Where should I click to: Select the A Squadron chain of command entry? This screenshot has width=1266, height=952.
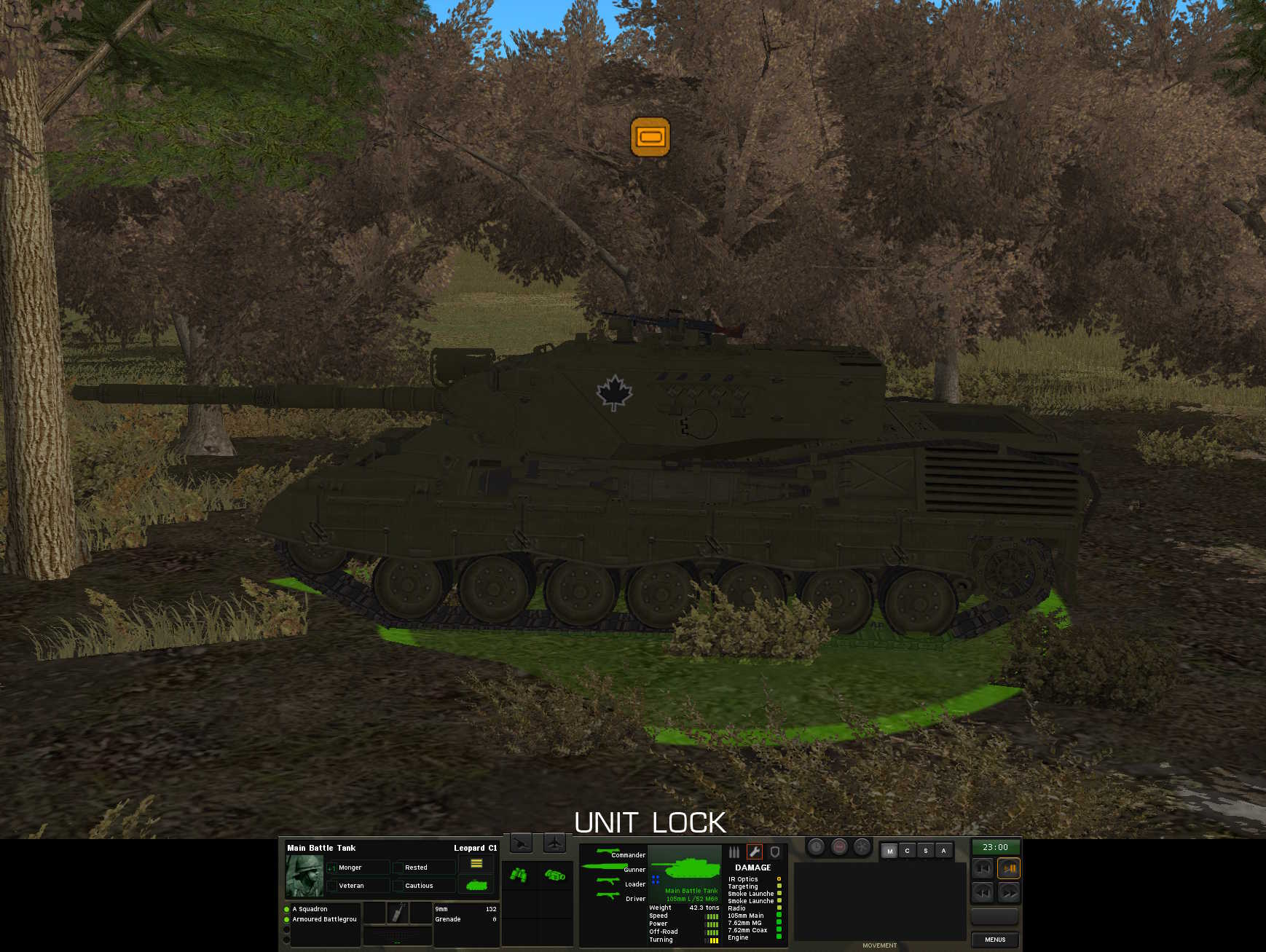point(310,909)
